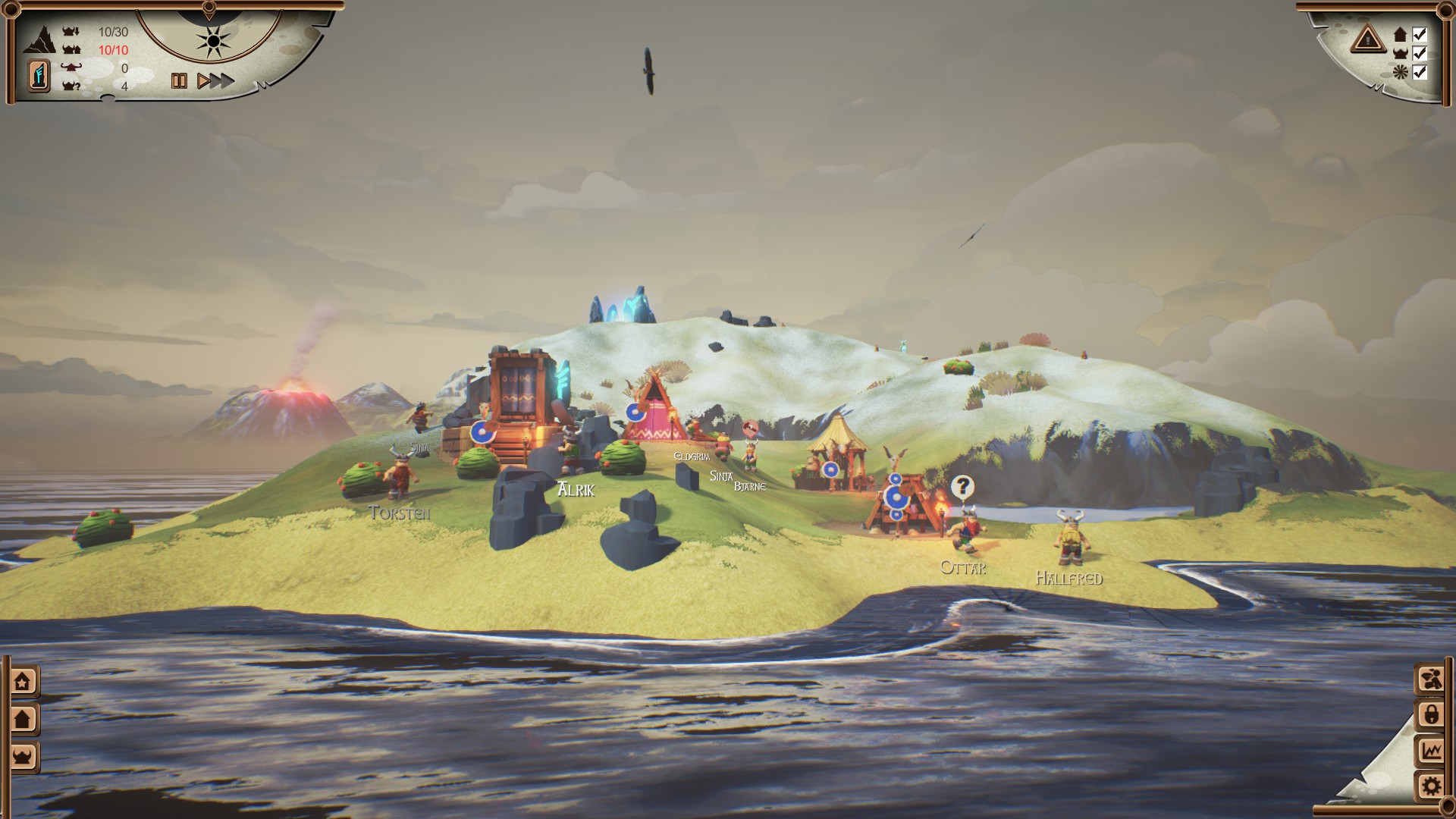Image resolution: width=1456 pixels, height=819 pixels.
Task: Click the warning triangle alert button
Action: point(1367,39)
